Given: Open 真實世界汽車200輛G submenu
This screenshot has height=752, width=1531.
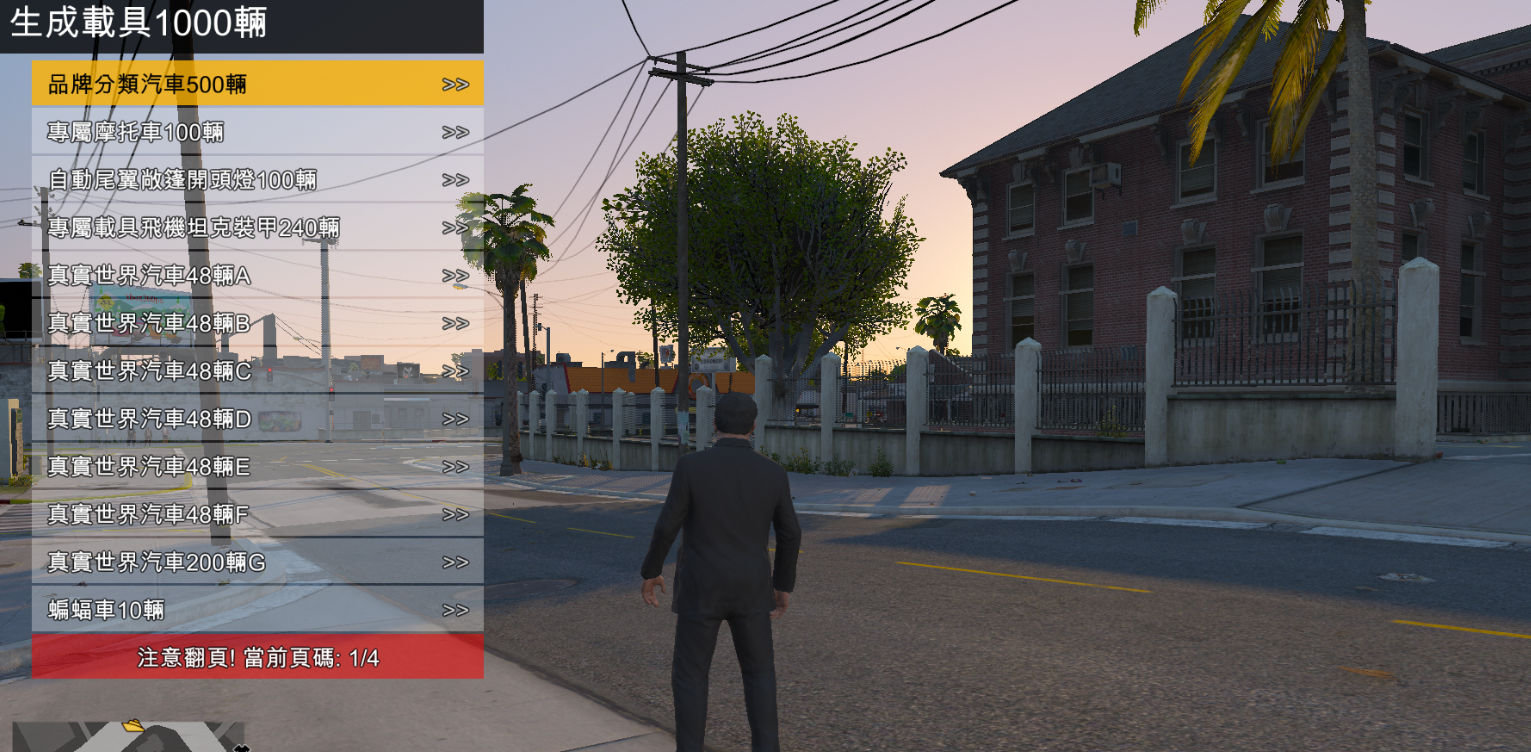Looking at the screenshot, I should click(x=257, y=562).
